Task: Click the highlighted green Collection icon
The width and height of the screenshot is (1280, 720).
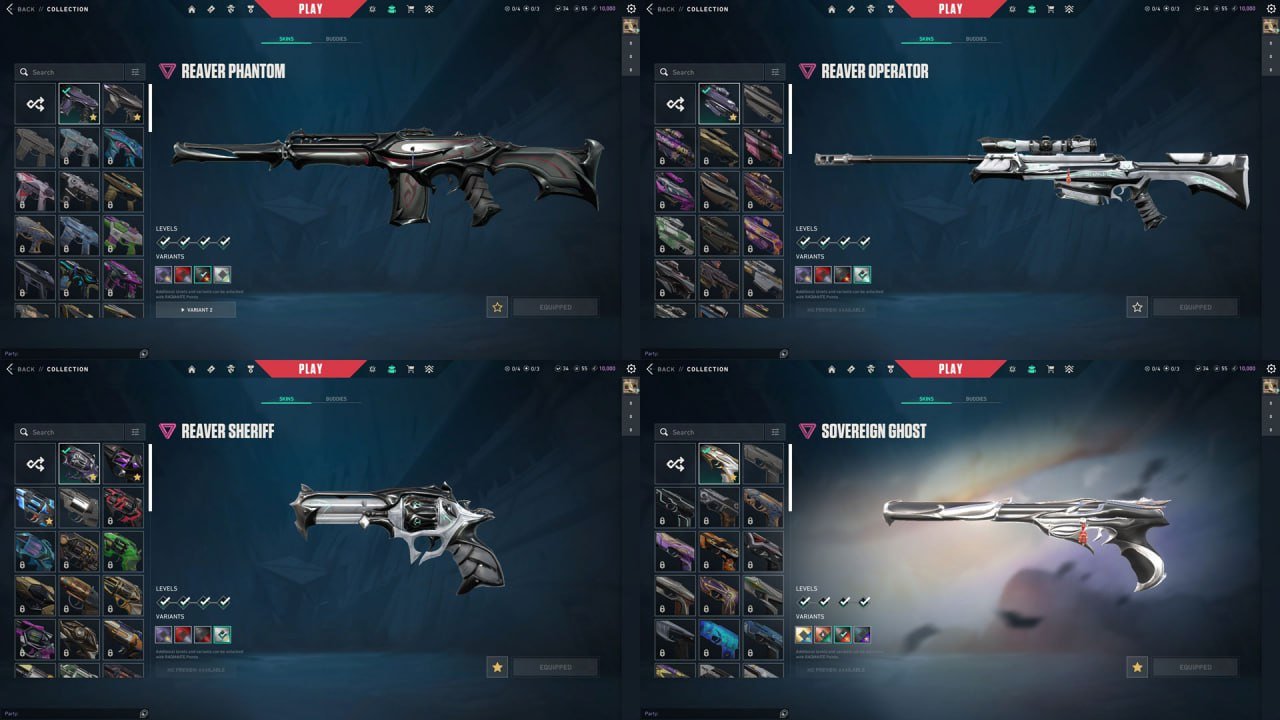Action: point(392,8)
